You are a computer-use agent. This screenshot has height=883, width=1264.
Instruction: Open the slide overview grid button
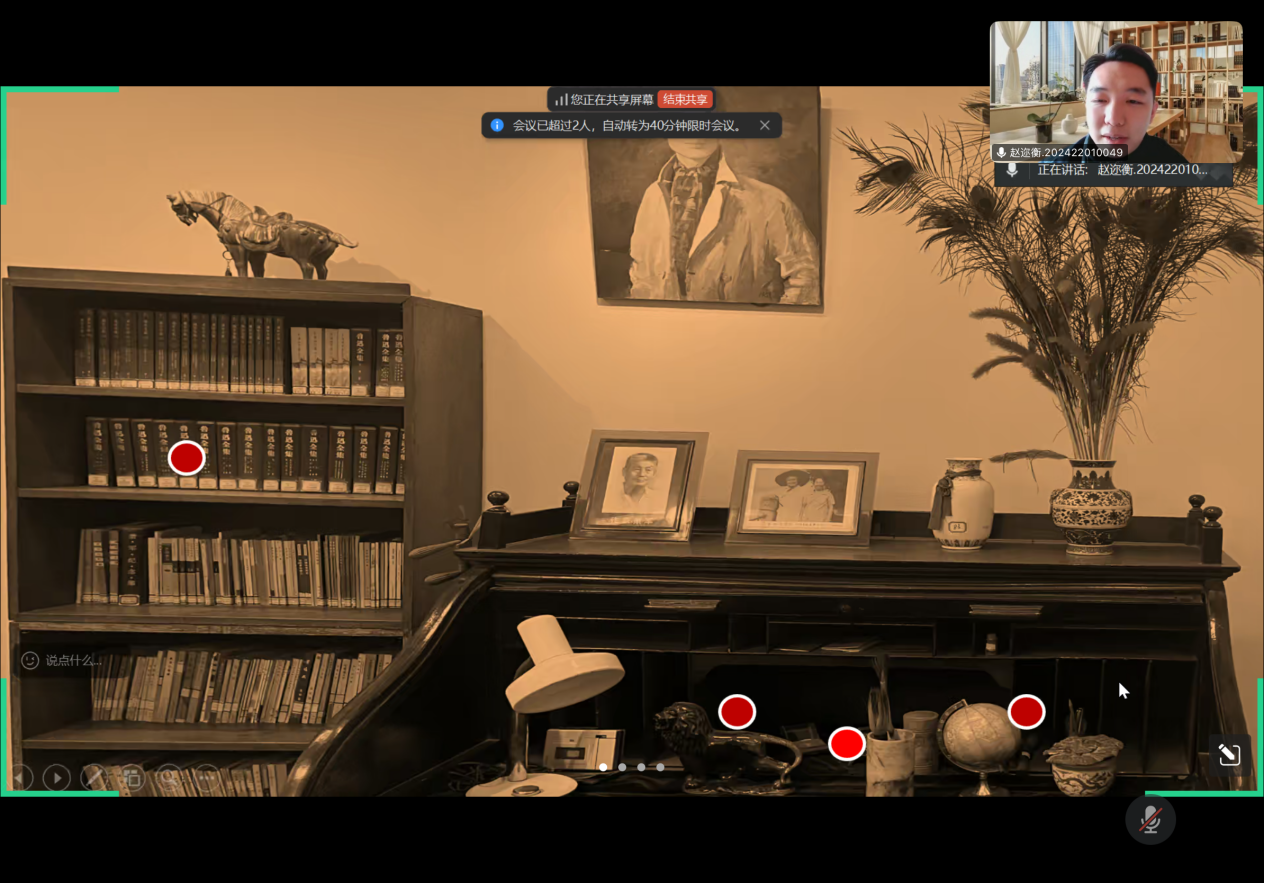coord(131,778)
